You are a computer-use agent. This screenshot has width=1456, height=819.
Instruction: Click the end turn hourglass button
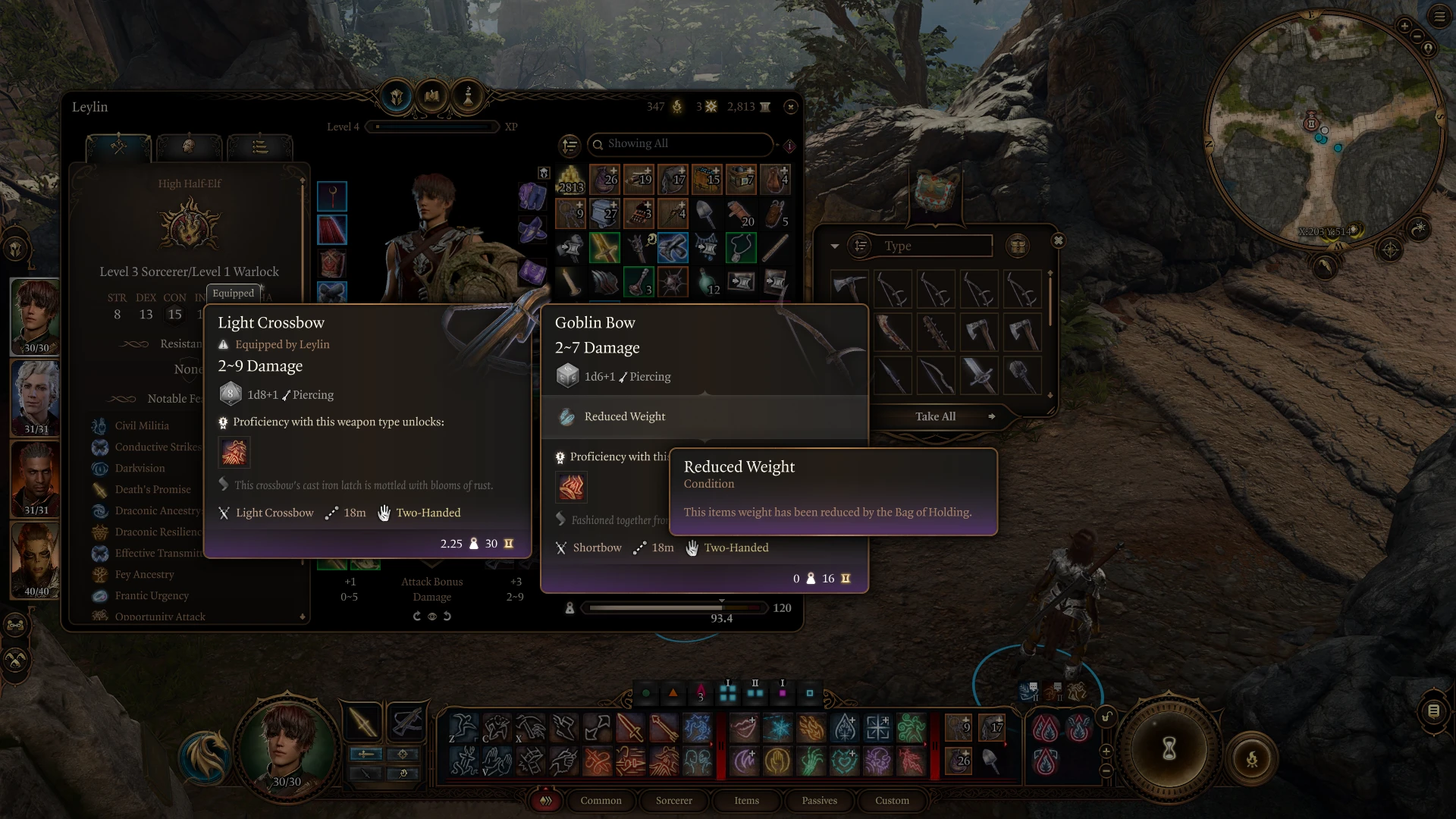1169,749
